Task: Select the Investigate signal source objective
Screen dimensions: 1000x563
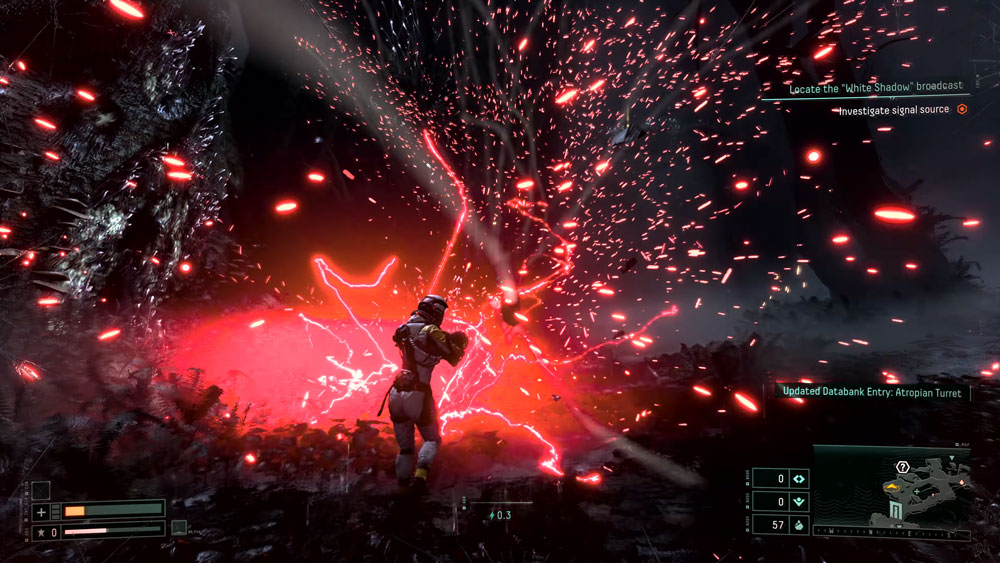Action: point(895,110)
